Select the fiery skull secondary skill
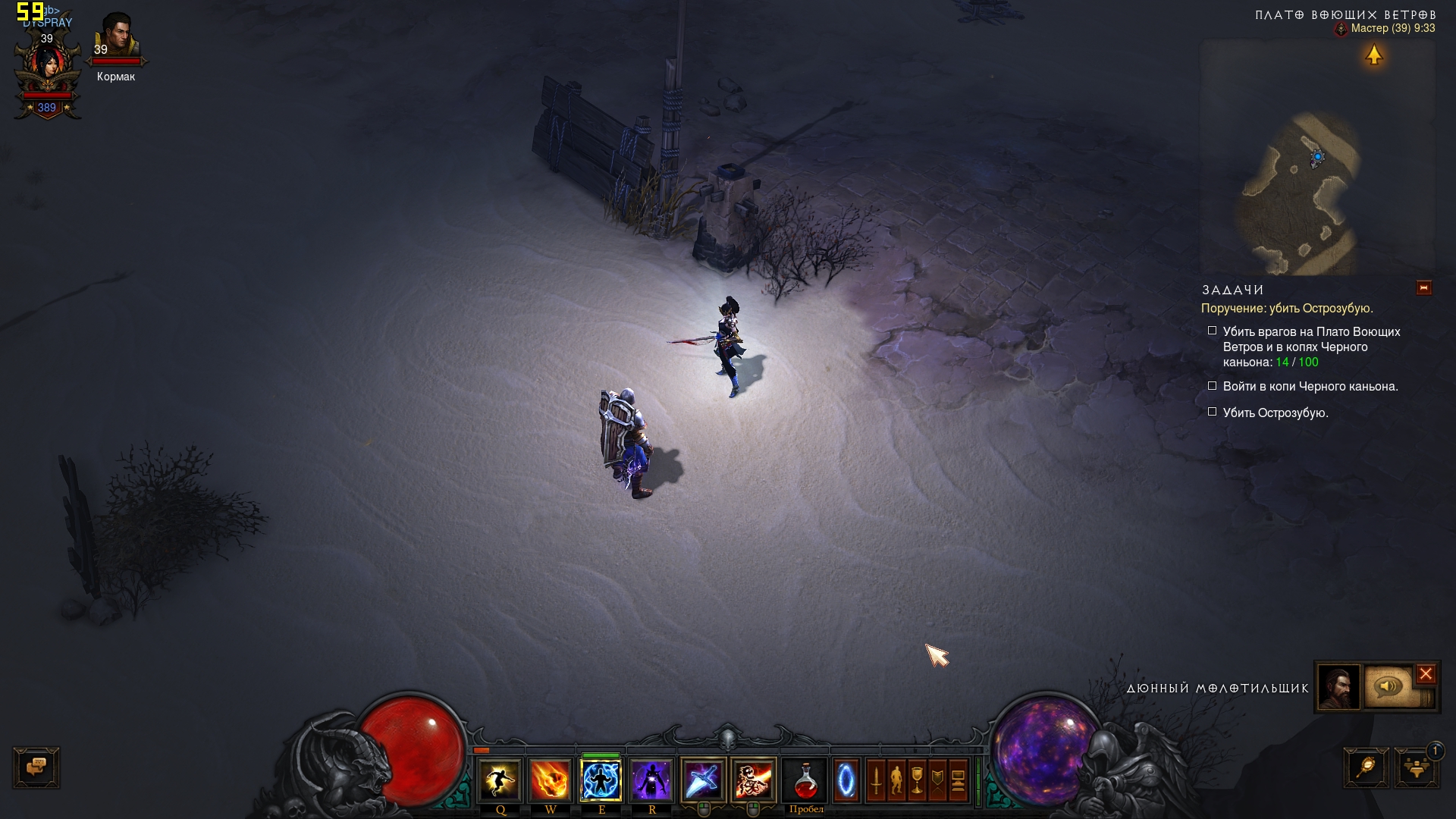 (754, 780)
